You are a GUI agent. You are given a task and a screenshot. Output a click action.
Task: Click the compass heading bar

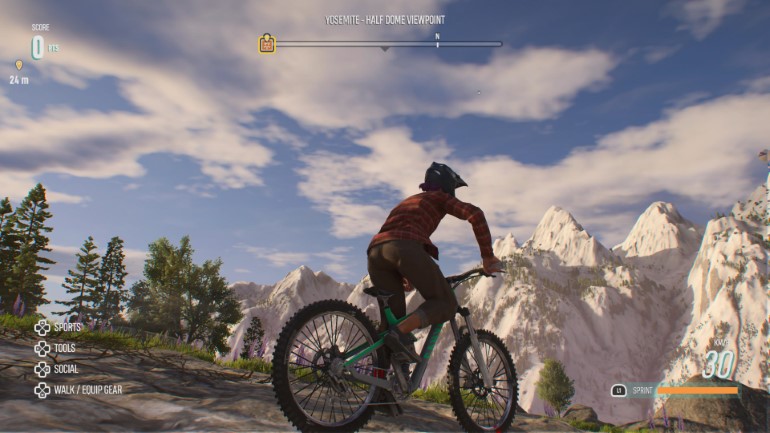389,44
